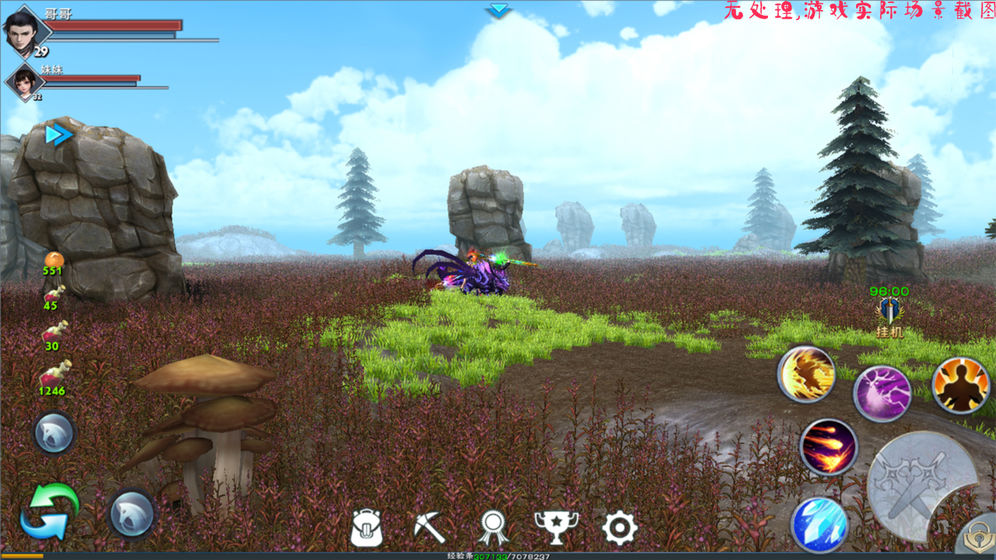The image size is (996, 560).
Task: Cast the blue ice shard skill
Action: [820, 524]
